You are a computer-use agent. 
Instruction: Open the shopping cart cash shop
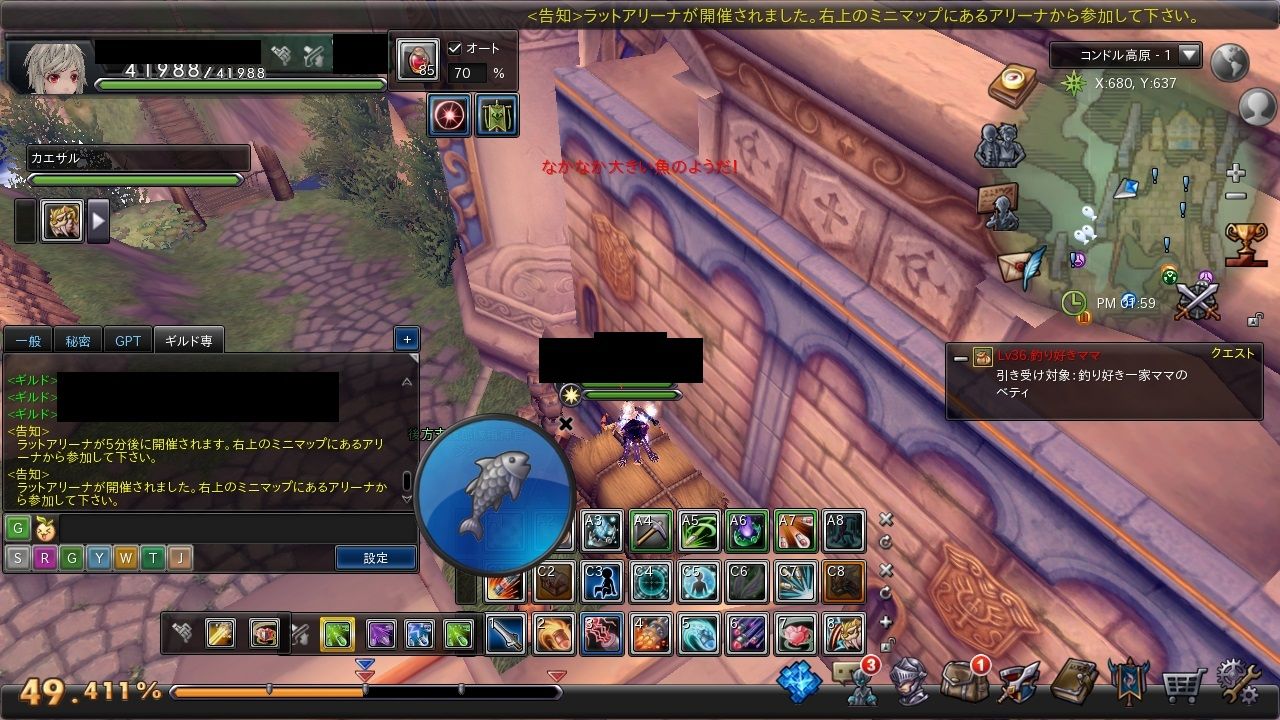[1183, 683]
